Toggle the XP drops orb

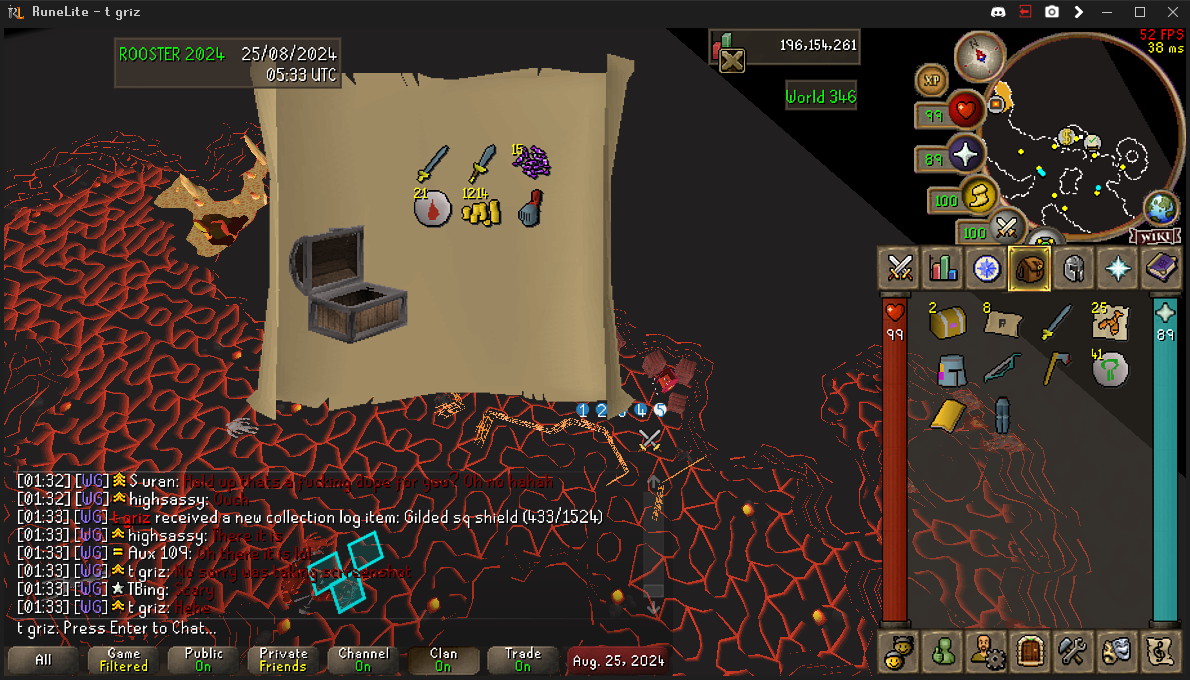click(x=932, y=80)
